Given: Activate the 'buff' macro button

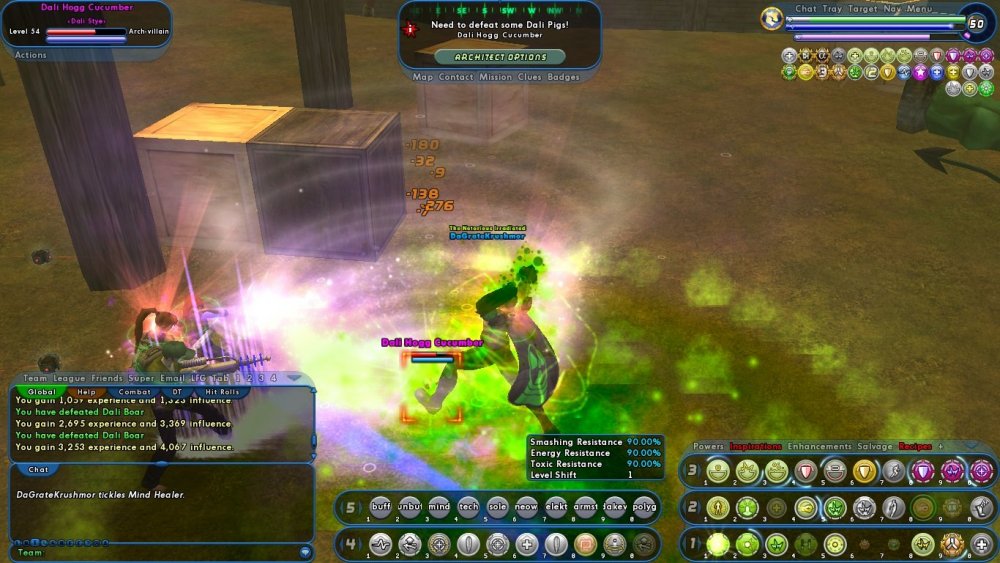Looking at the screenshot, I should point(381,507).
